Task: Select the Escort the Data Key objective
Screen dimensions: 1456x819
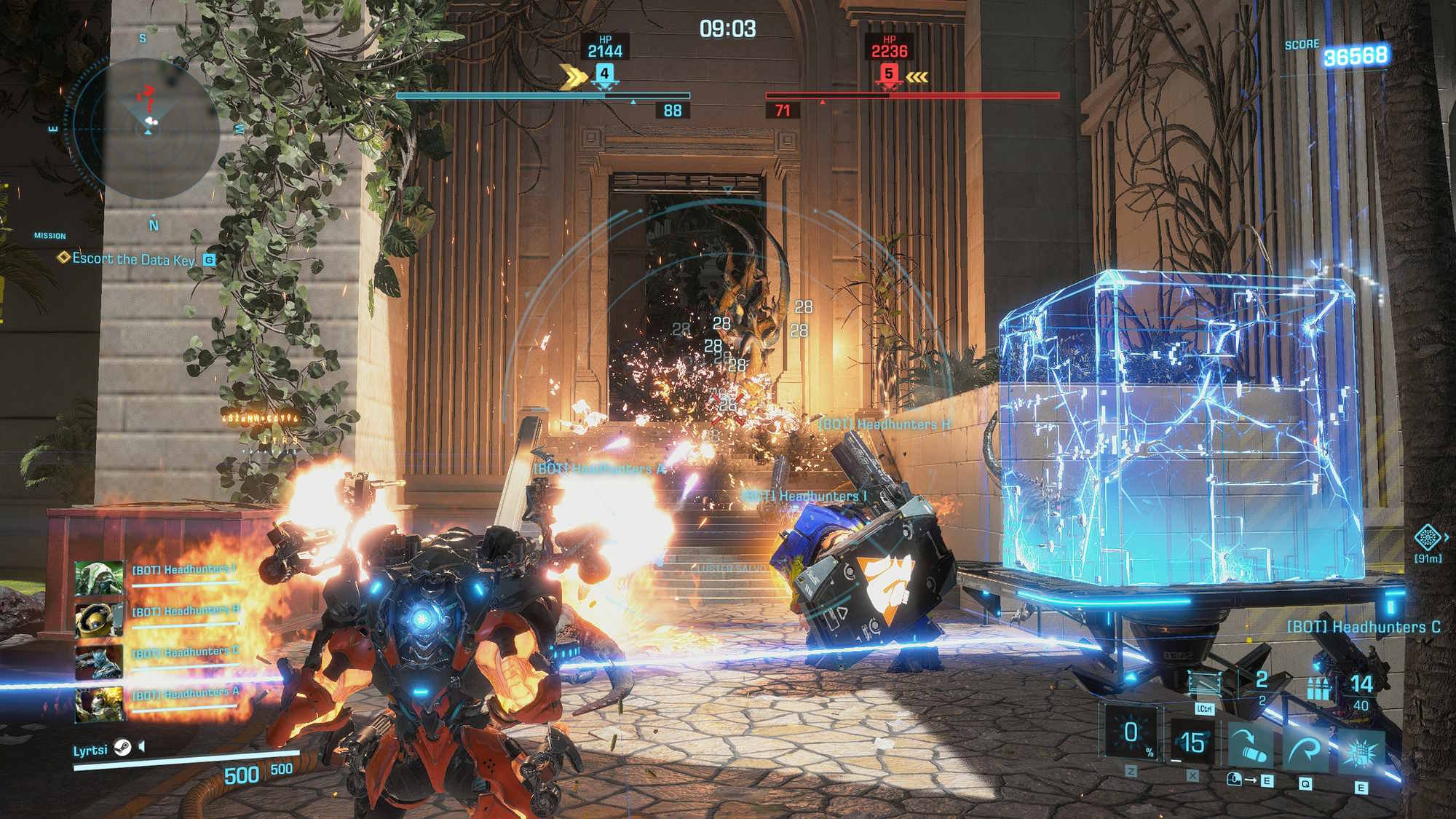Action: 133,259
